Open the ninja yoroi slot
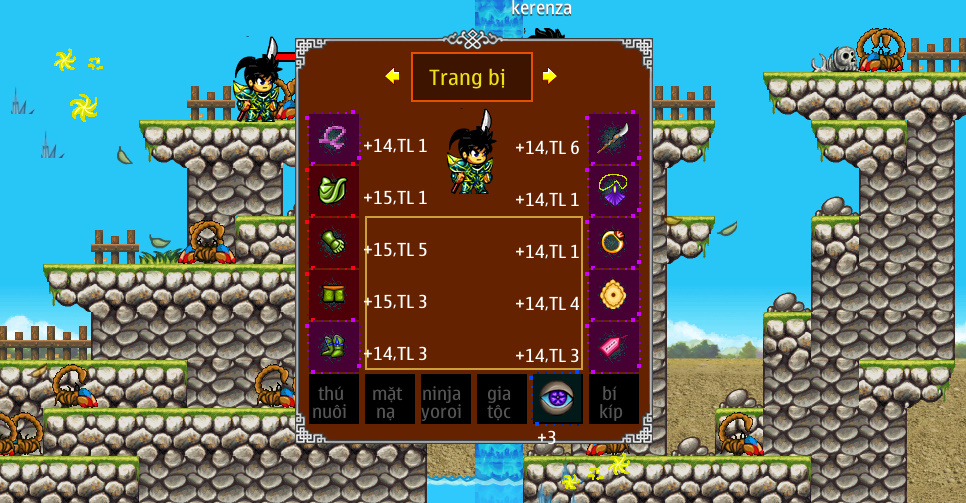Image resolution: width=966 pixels, height=503 pixels. (445, 400)
